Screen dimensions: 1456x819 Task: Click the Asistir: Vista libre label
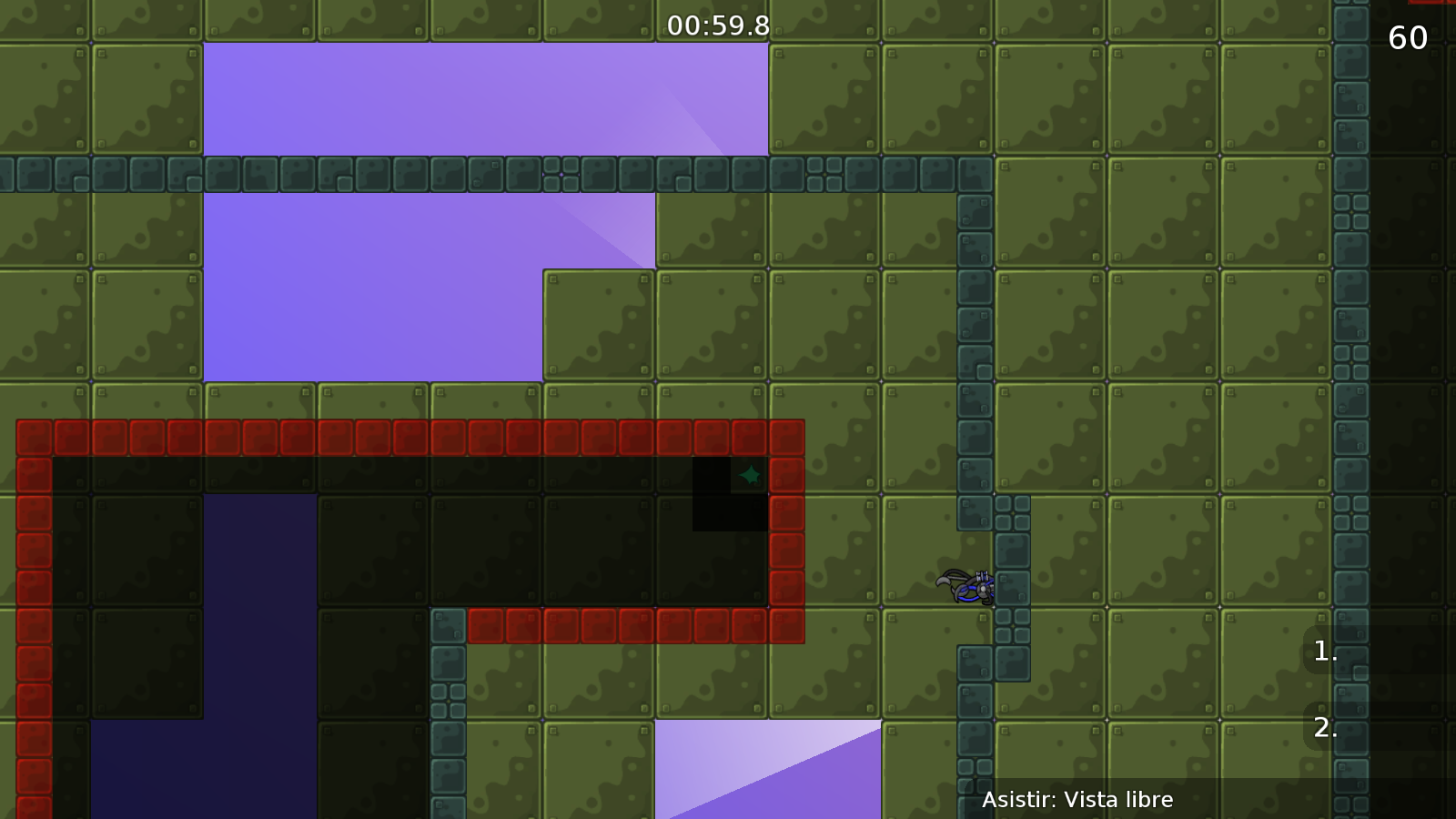1078,801
